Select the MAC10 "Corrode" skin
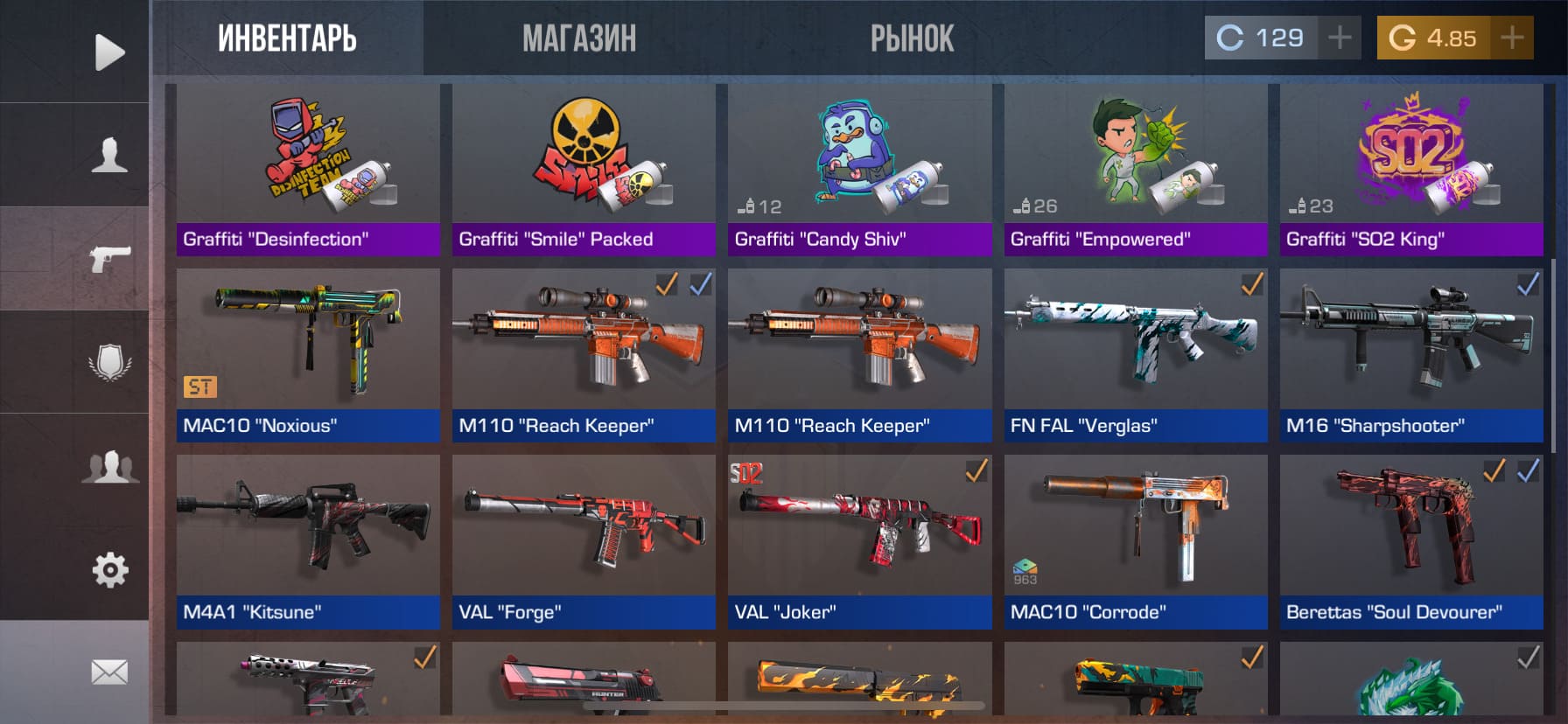The width and height of the screenshot is (1568, 724). (x=1135, y=540)
